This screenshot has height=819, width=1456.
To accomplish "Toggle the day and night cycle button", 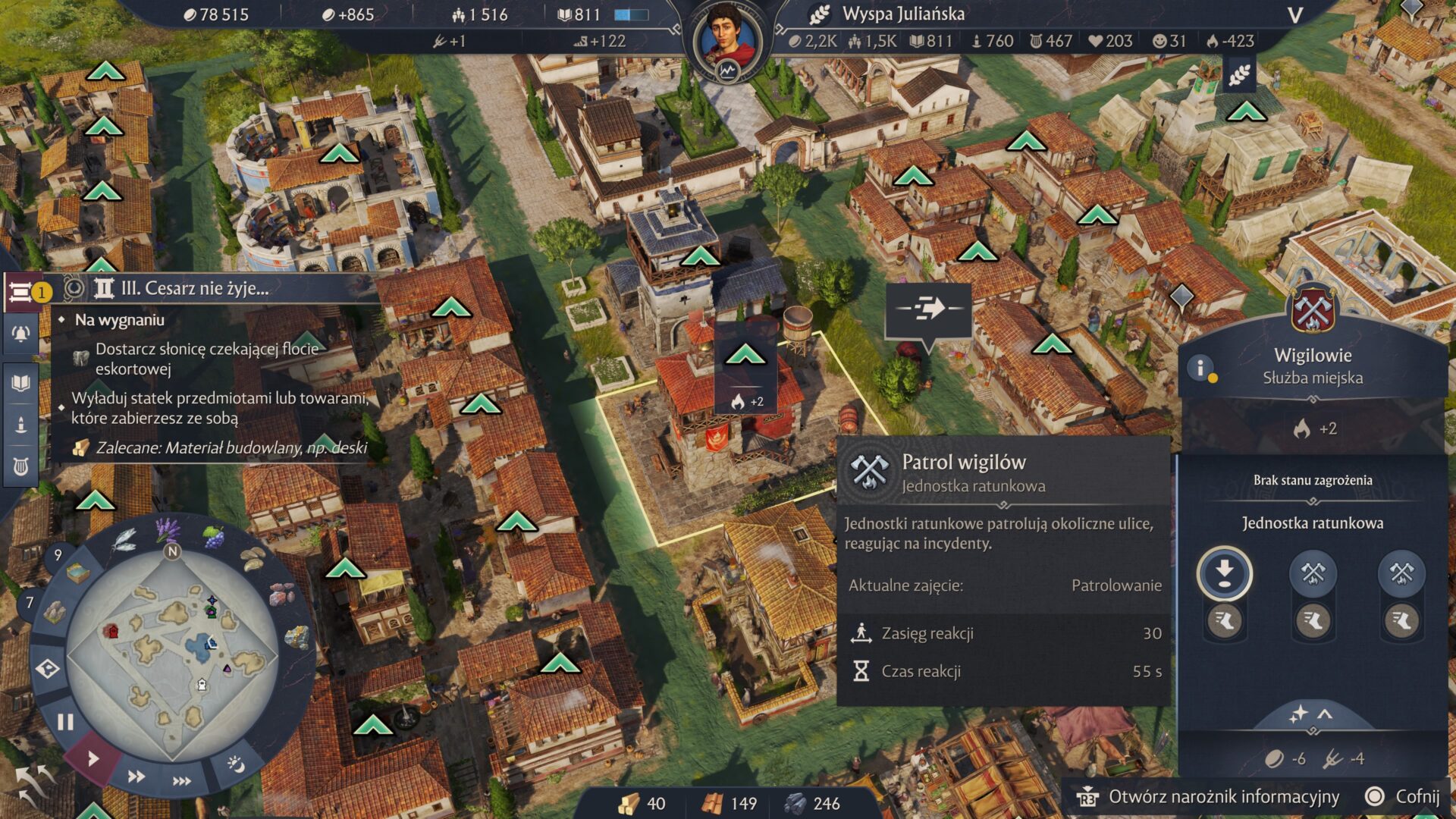I will (x=236, y=764).
